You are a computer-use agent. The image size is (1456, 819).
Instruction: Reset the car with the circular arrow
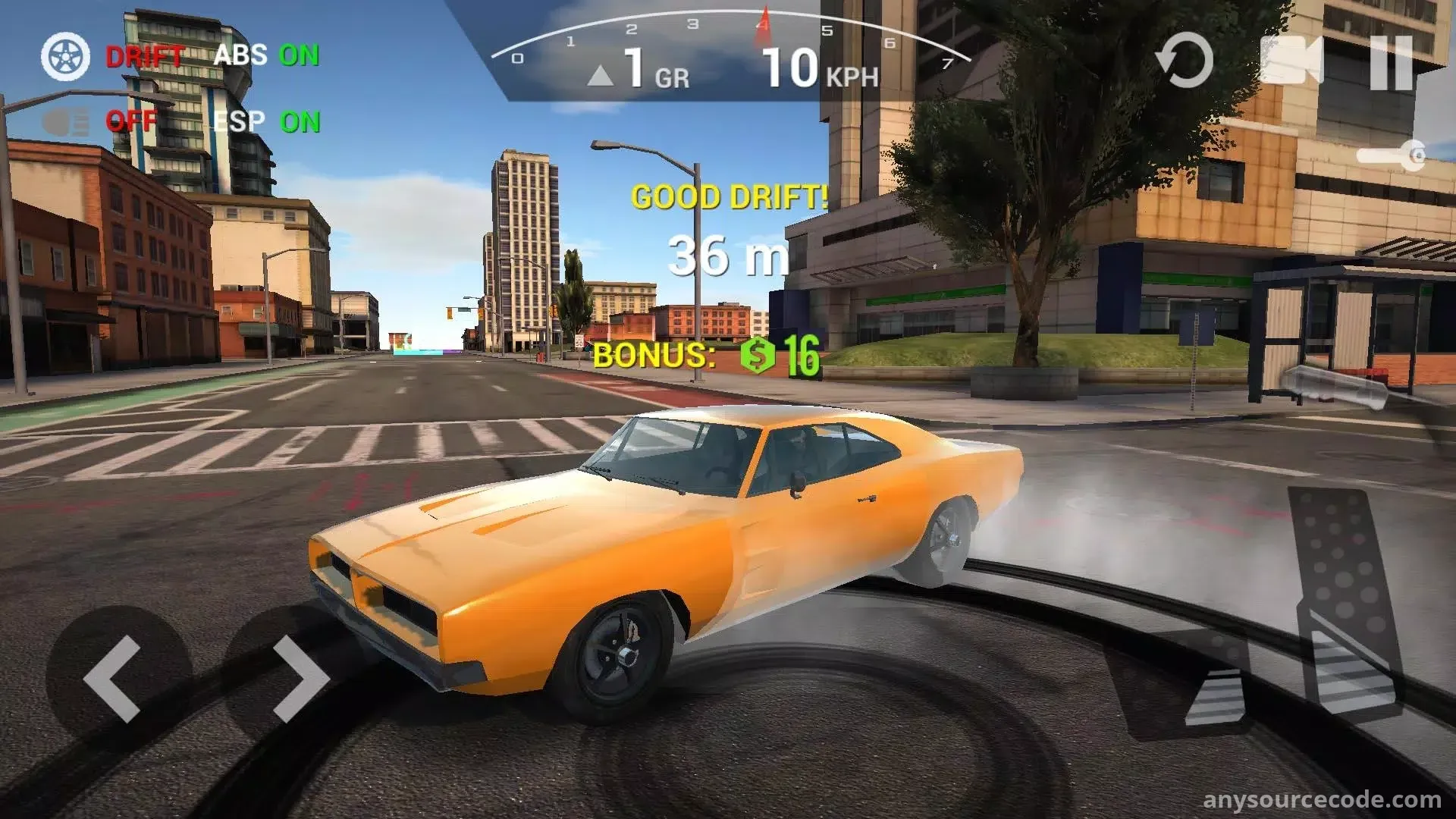click(x=1184, y=61)
